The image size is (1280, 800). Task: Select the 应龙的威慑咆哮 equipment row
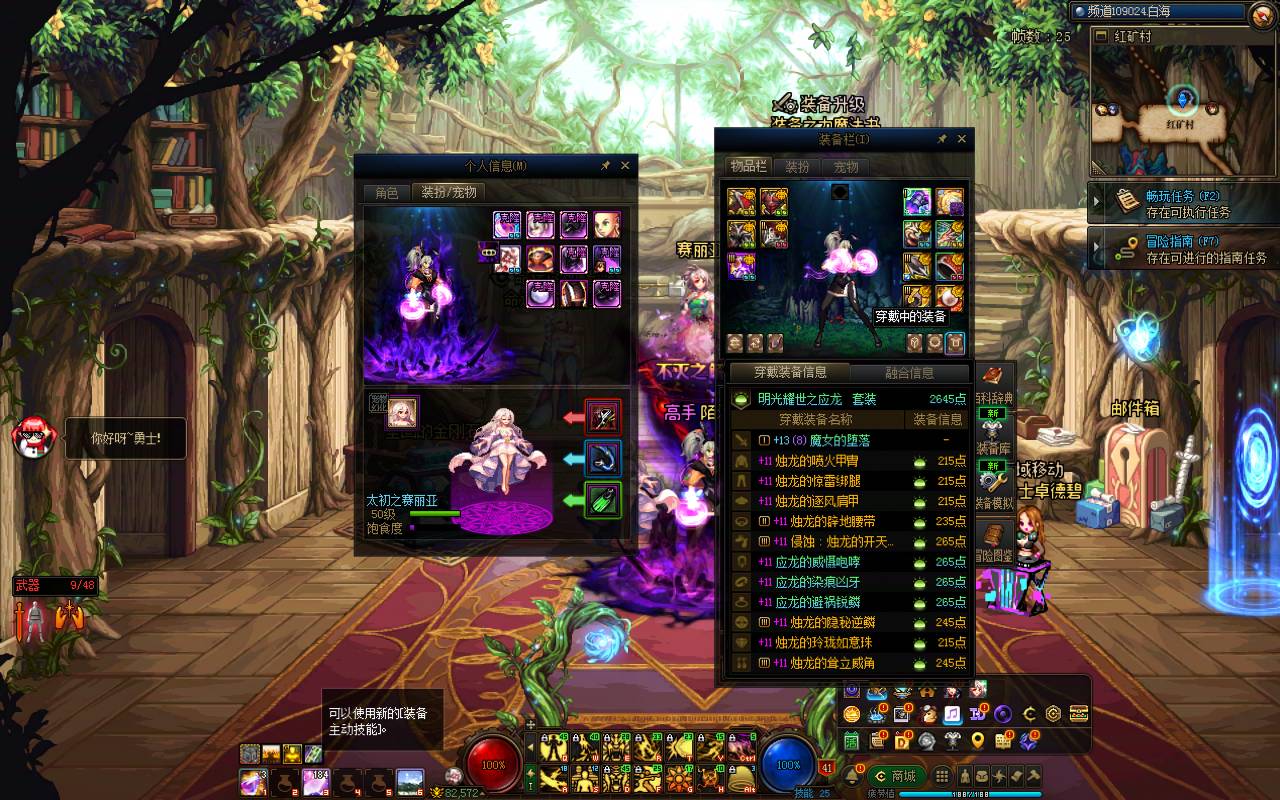(817, 562)
